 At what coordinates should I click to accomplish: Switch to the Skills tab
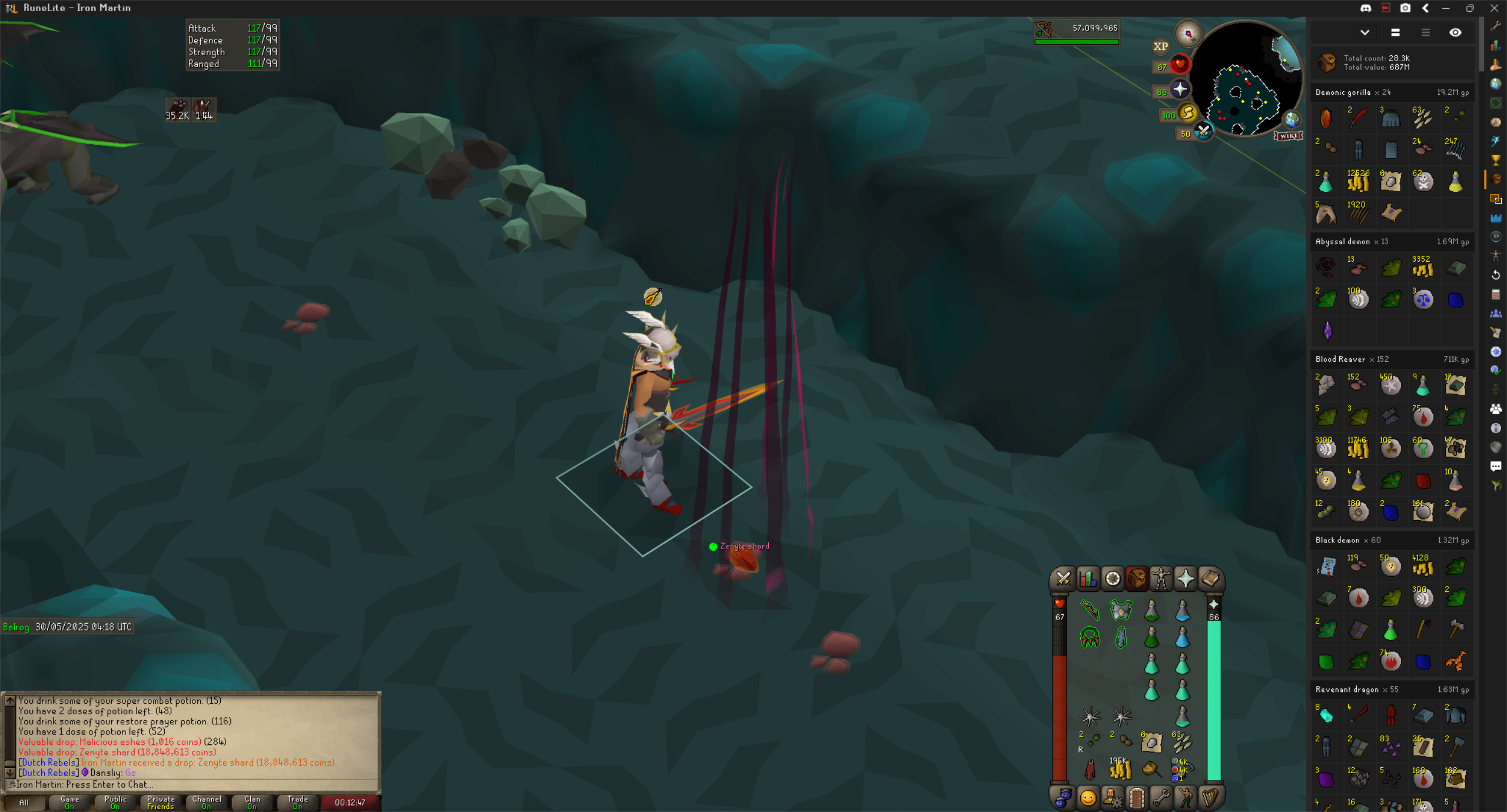coord(1088,579)
